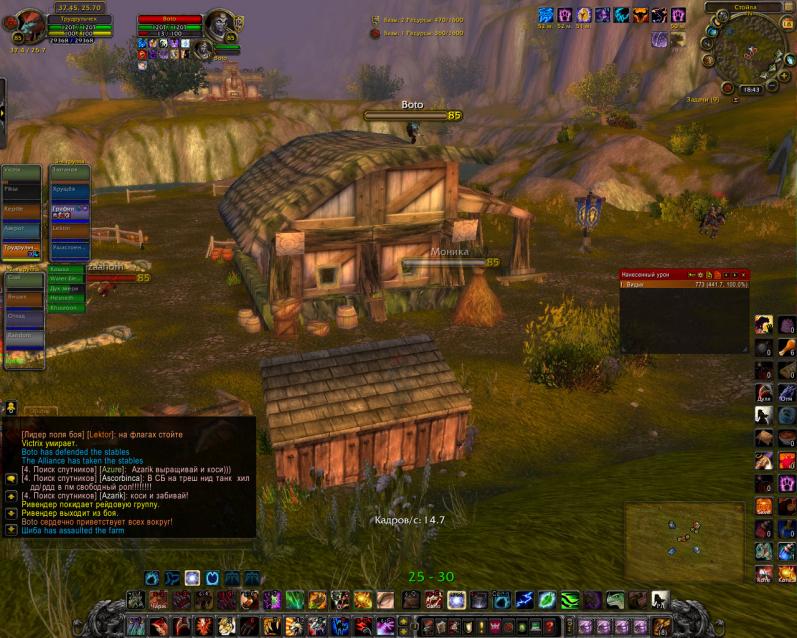Click the battlefield zone map panel

pos(683,541)
